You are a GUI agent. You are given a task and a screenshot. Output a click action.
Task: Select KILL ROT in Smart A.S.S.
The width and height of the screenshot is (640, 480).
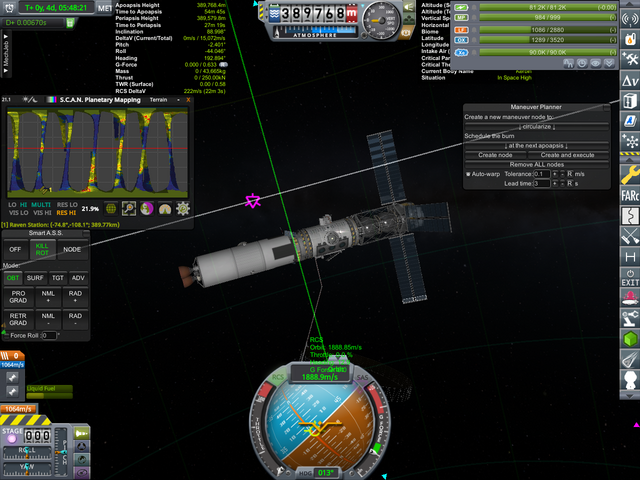pos(42,249)
